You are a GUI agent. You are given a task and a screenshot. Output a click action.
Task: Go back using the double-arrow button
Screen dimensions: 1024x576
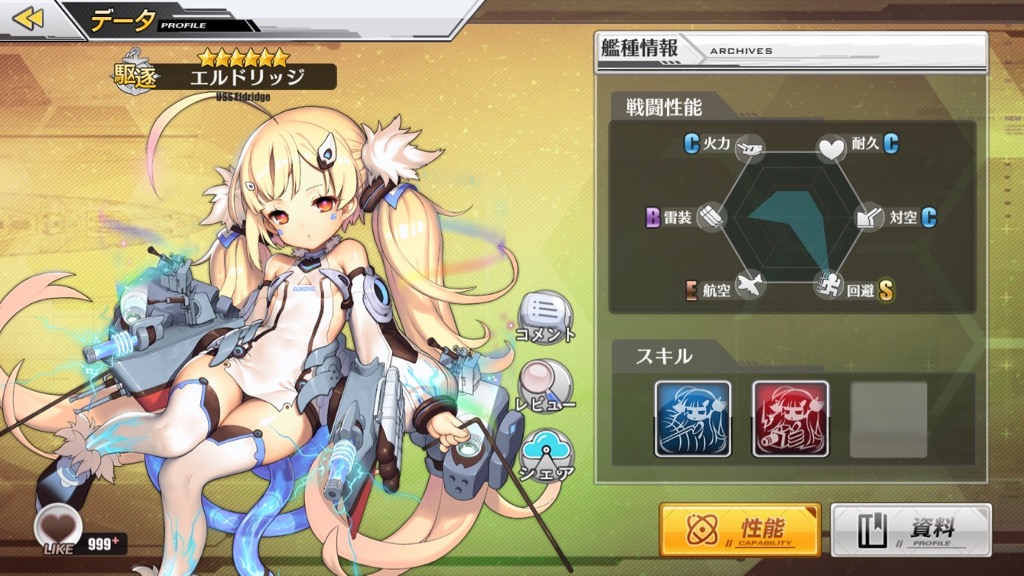[x=27, y=19]
